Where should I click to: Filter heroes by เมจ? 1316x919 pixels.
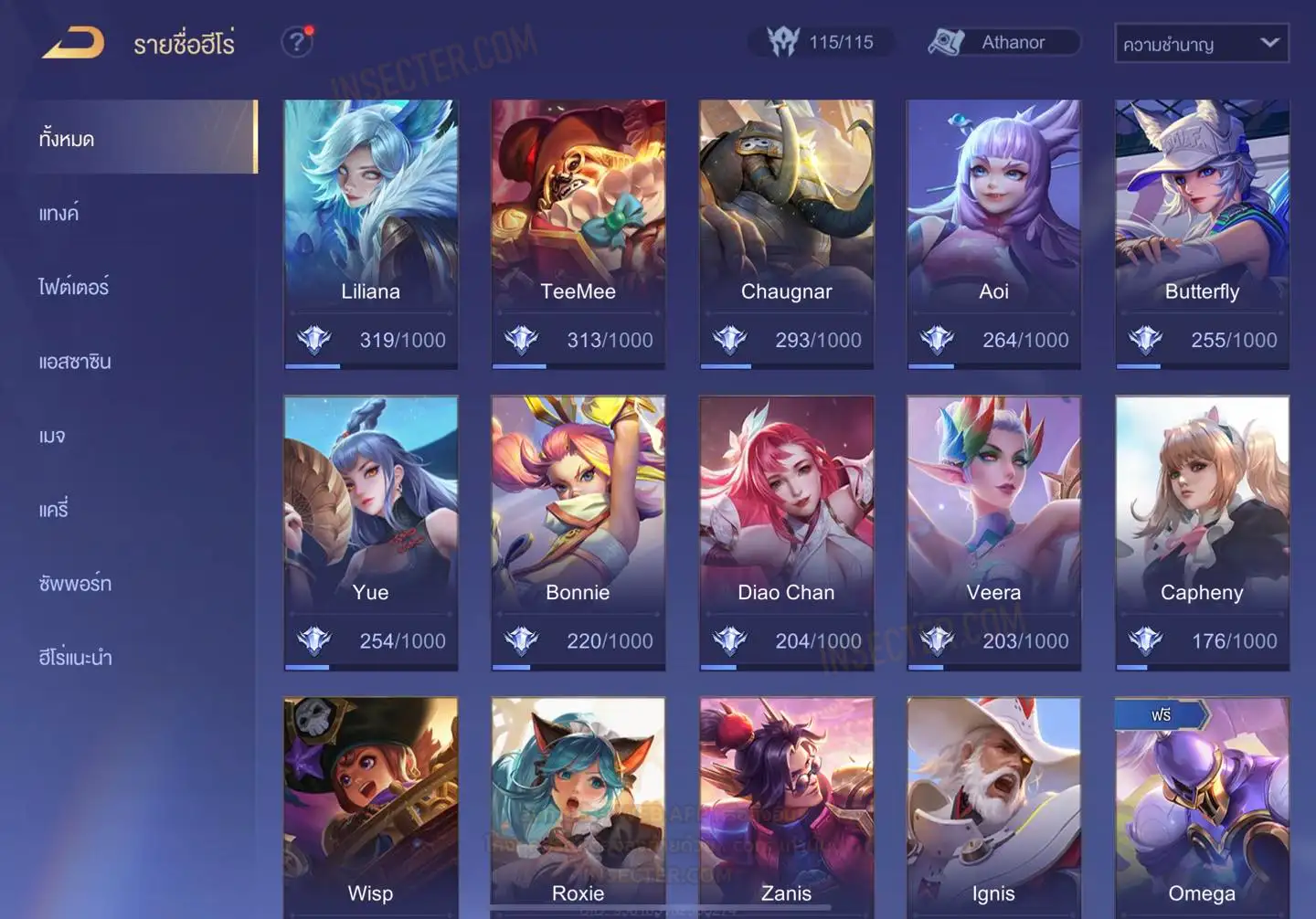click(52, 436)
